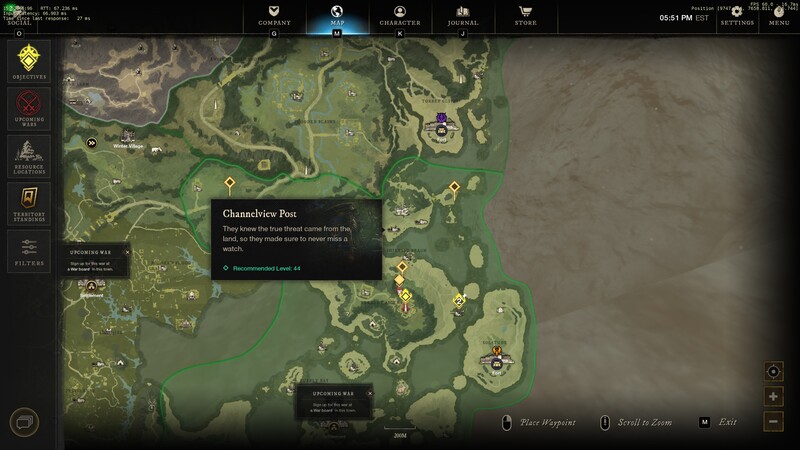Click the Winter Village map icon
The height and width of the screenshot is (450, 800).
tap(128, 136)
